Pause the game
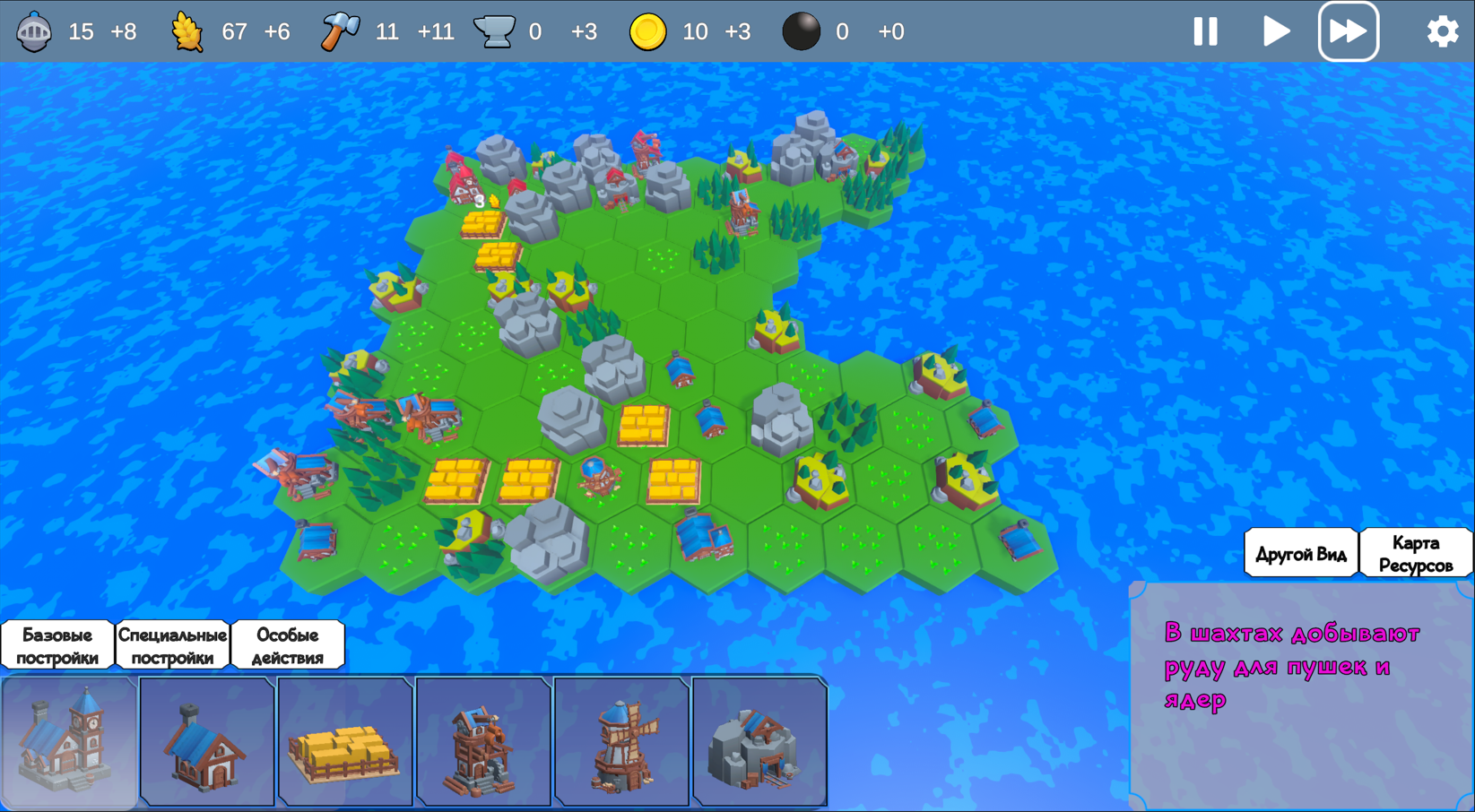The image size is (1475, 812). [x=1205, y=30]
